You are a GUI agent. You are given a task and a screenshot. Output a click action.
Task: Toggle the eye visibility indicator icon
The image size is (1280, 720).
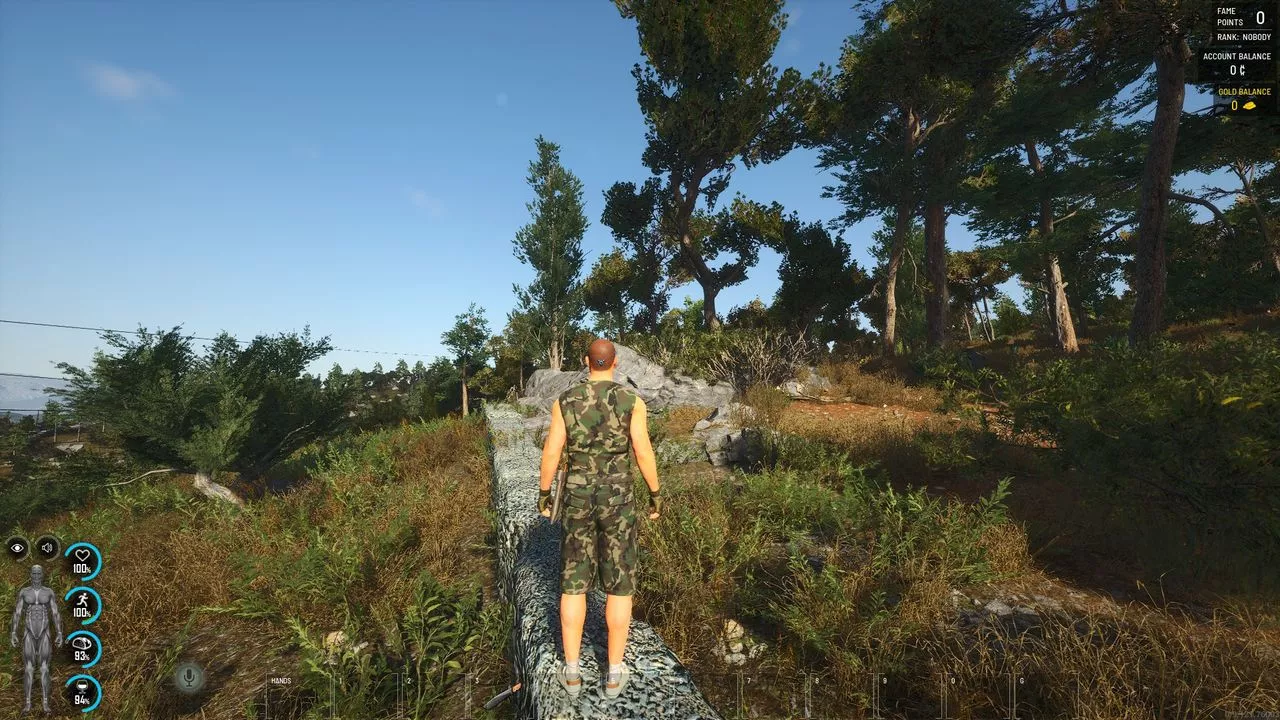pos(17,548)
